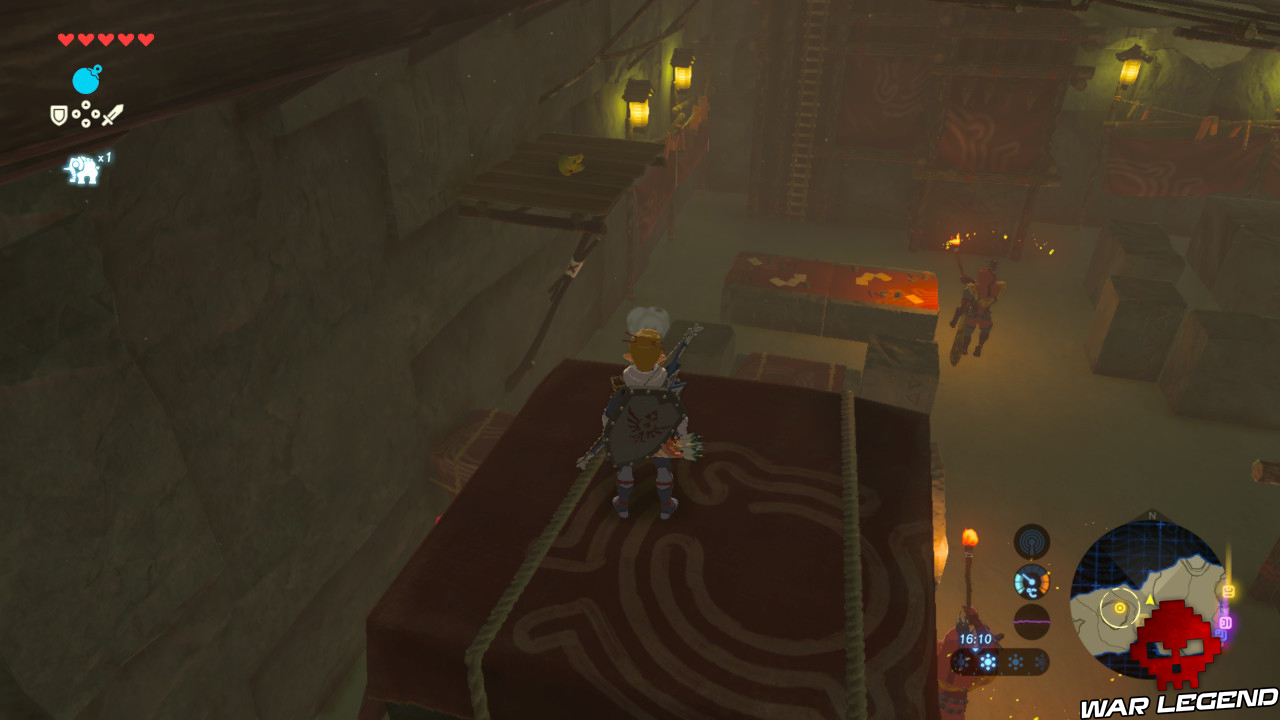1280x720 pixels.
Task: Select the shrine marker on the minimap edge
Action: [1227, 591]
